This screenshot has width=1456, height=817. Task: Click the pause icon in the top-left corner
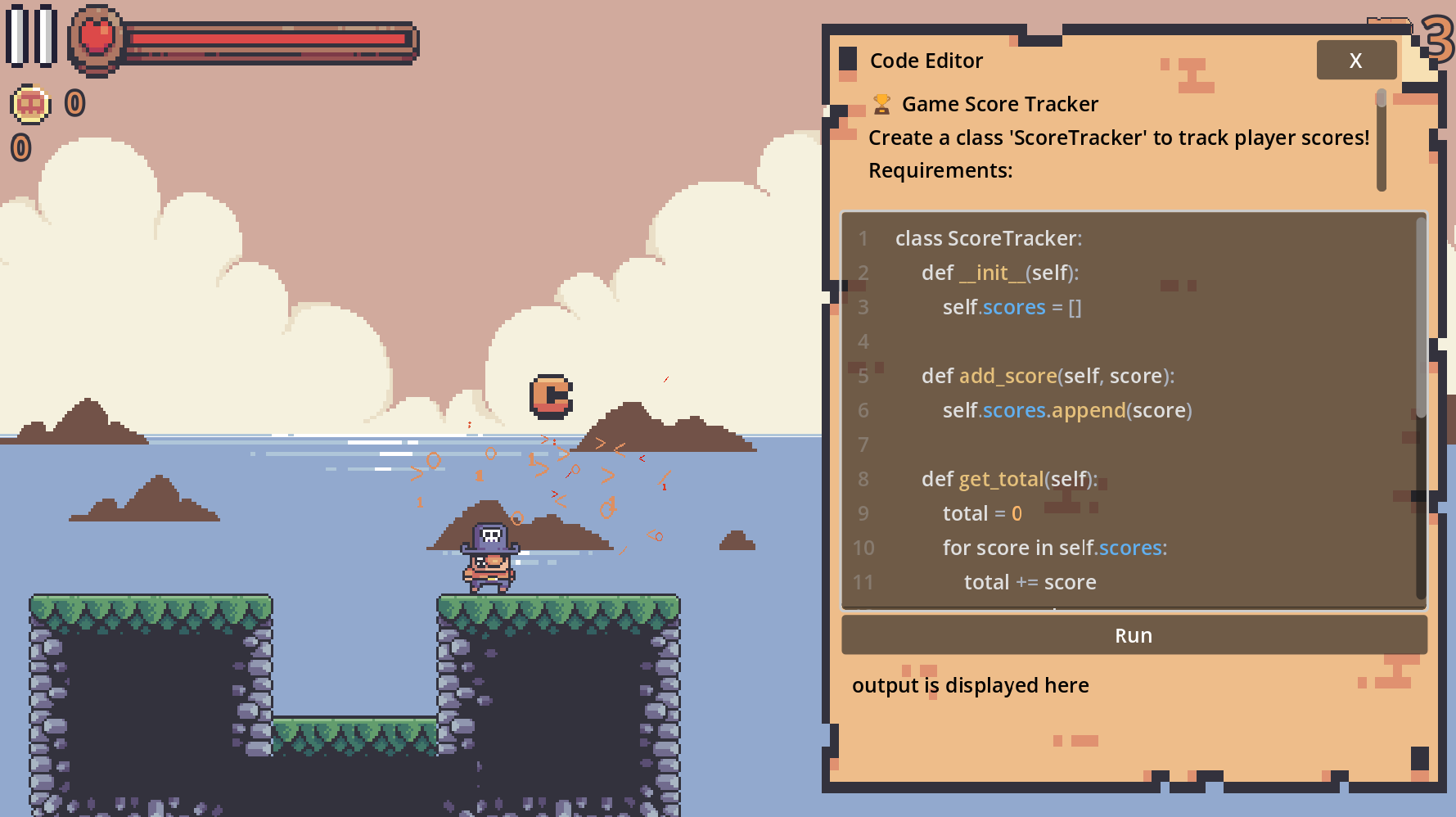30,38
